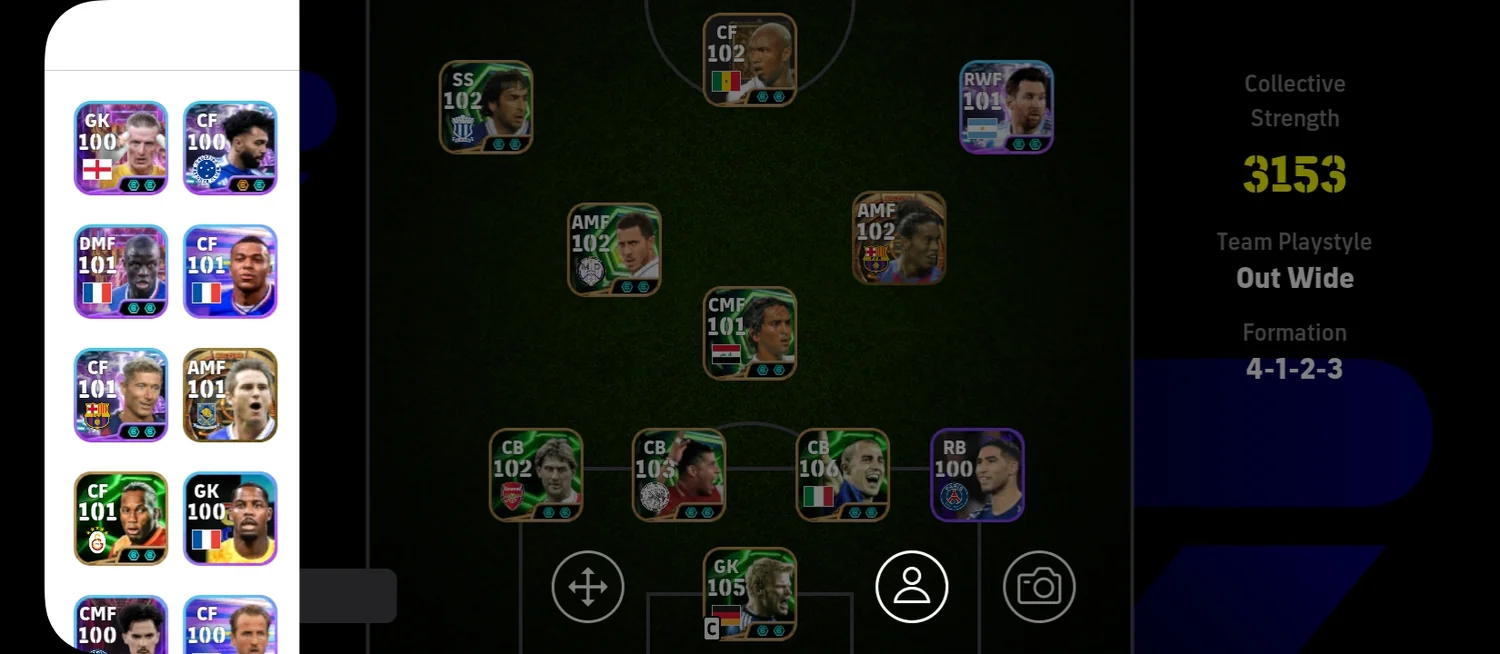Choose the CF 102 striker with Senegal flag
Screen dimensions: 1500x654
click(x=750, y=60)
